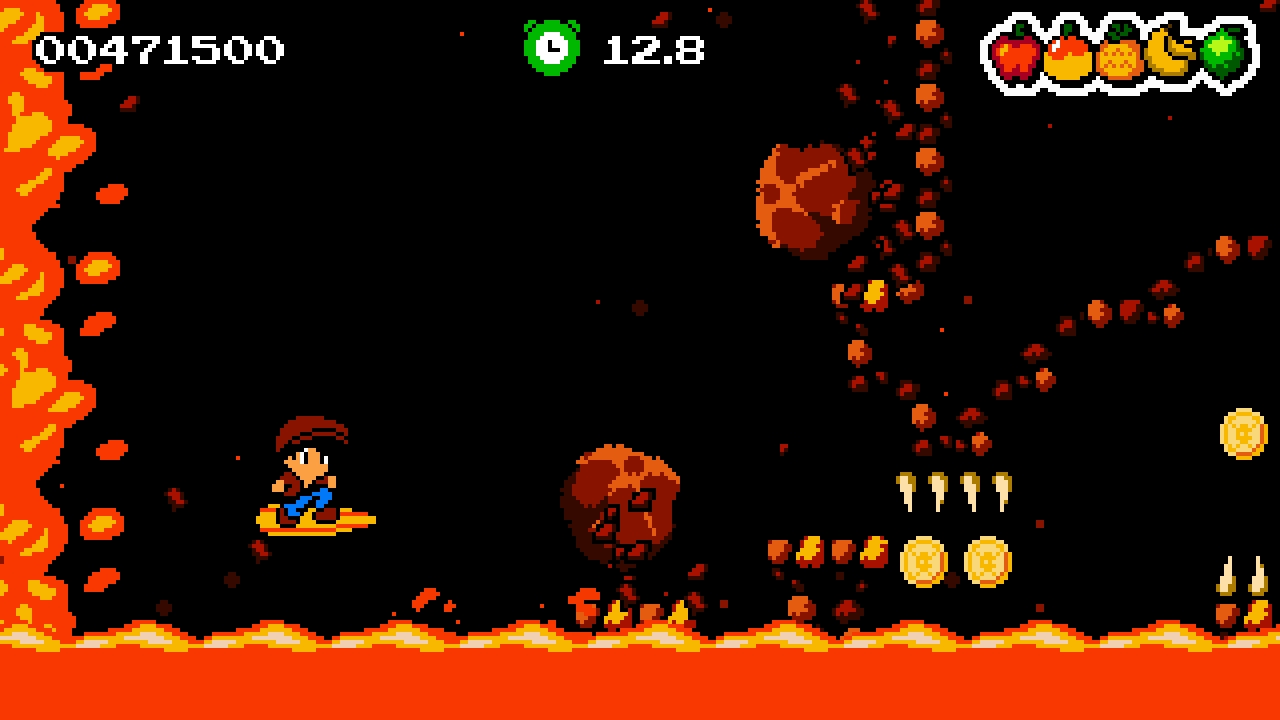The width and height of the screenshot is (1280, 720).
Task: Click the gold coin near the right screen edge
Action: click(x=1246, y=436)
